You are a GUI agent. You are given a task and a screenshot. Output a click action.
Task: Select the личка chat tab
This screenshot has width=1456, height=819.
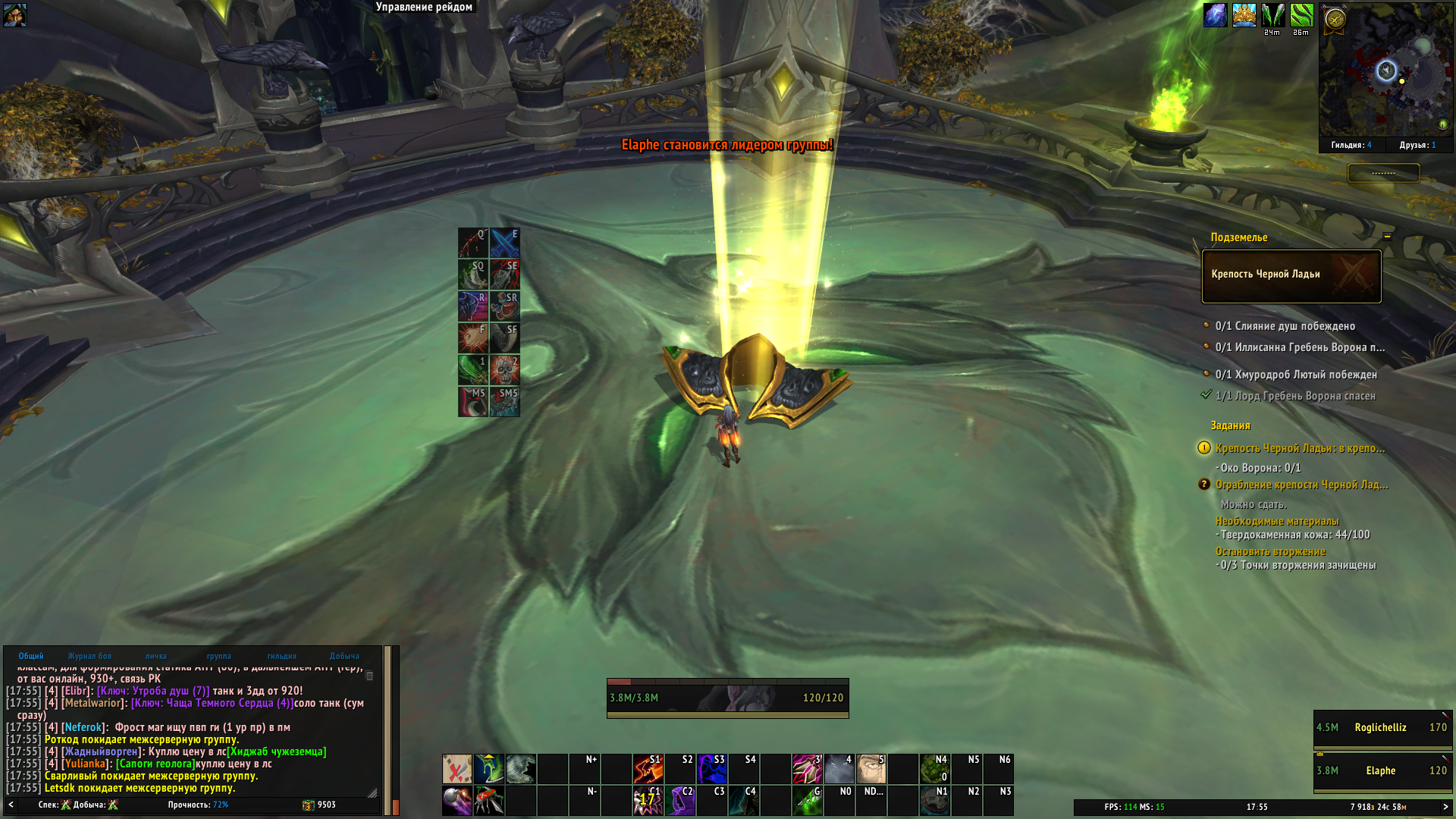click(156, 656)
